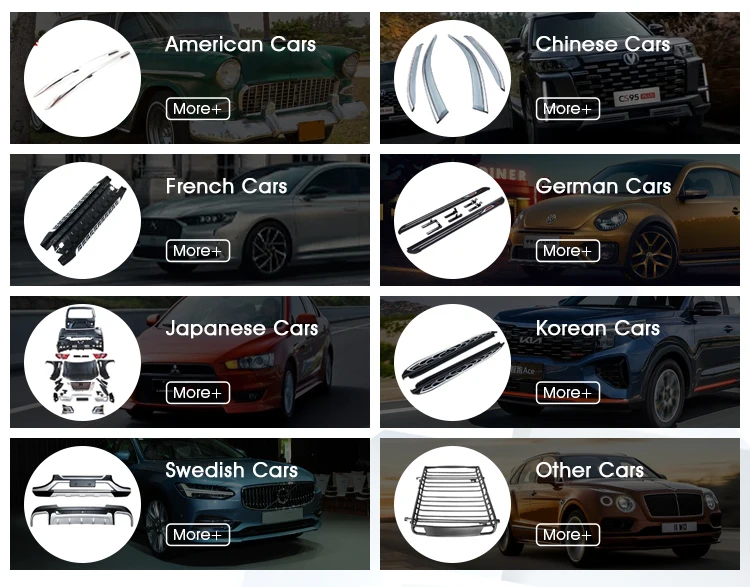Image resolution: width=750 pixels, height=587 pixels.
Task: Choose the French Cars running boards thumbnail
Action: click(x=83, y=221)
